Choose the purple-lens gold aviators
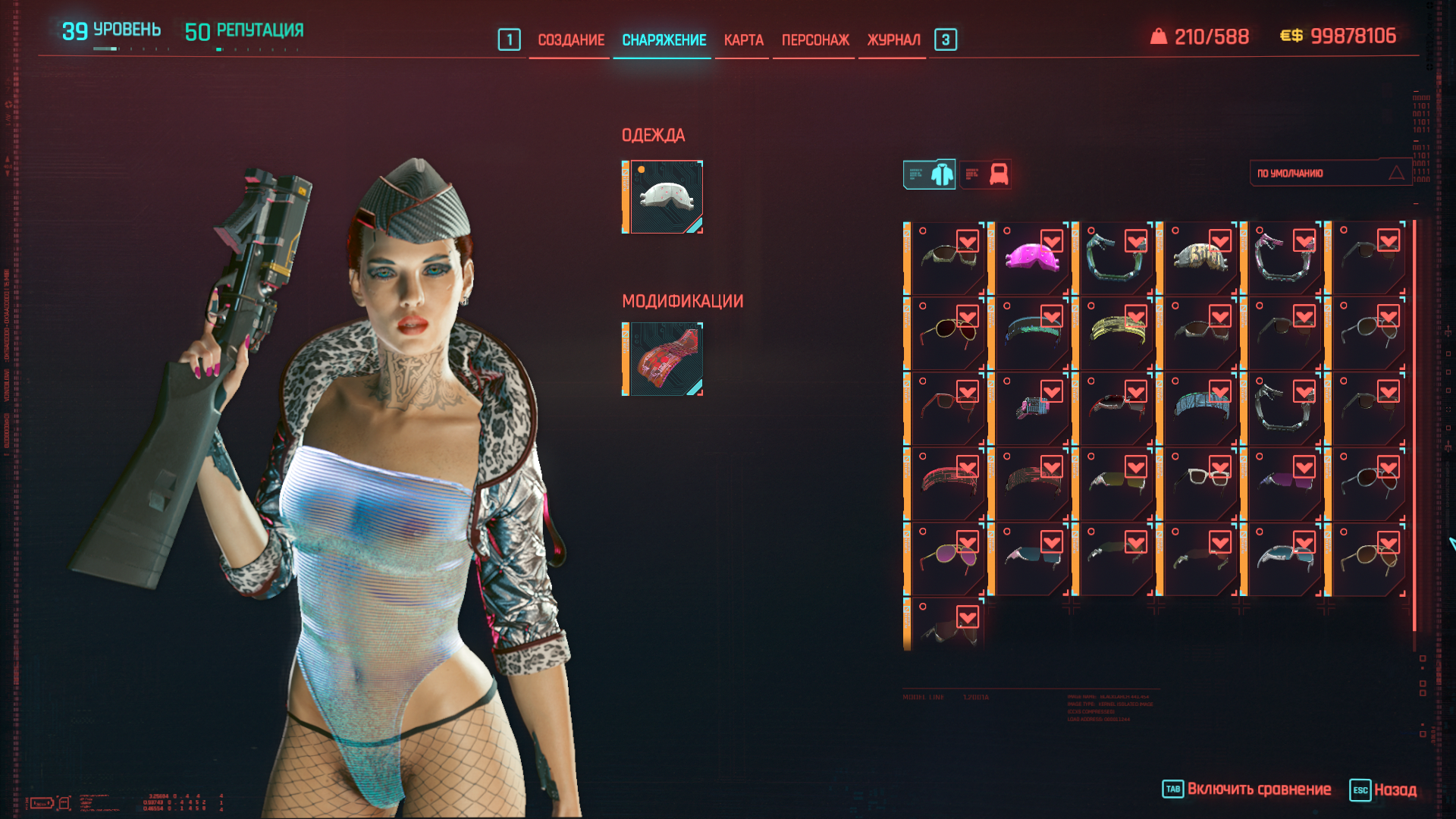This screenshot has height=819, width=1456. tap(948, 558)
